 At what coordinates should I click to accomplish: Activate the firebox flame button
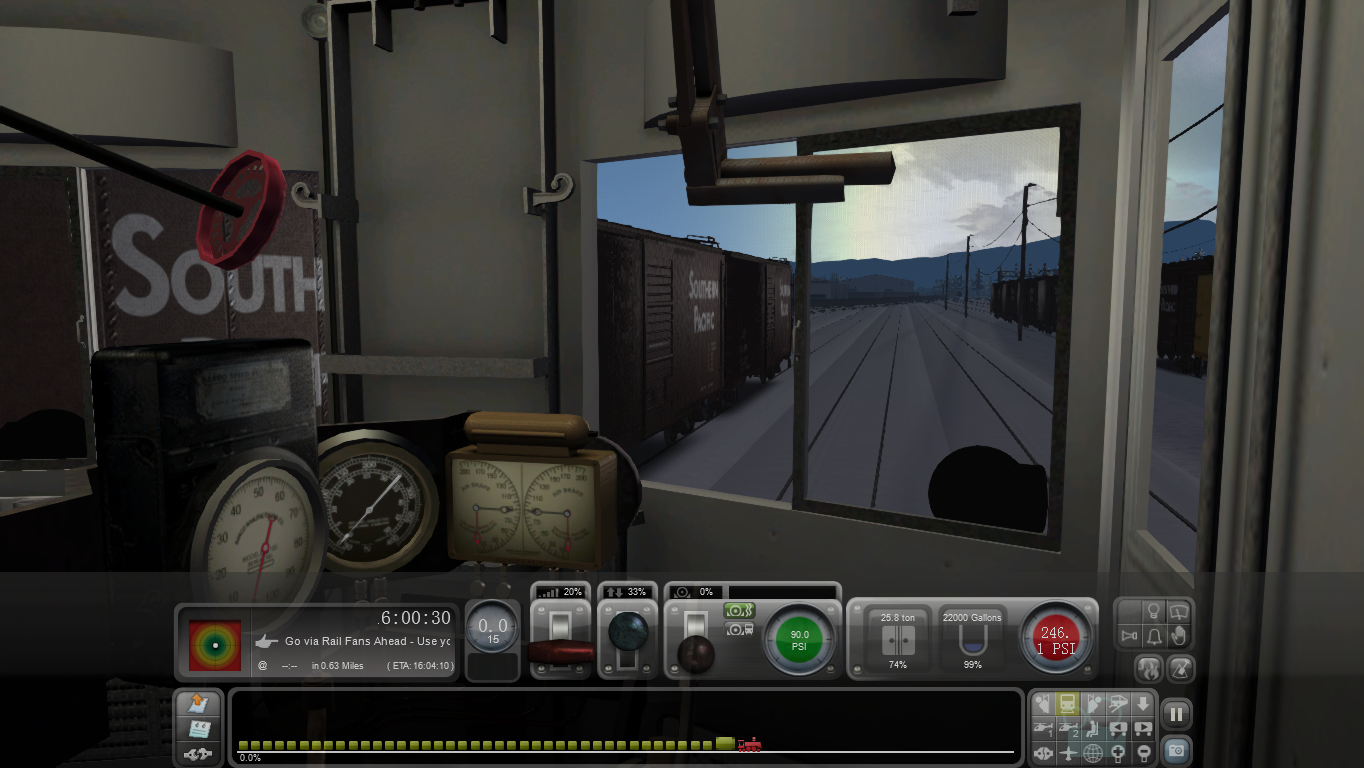(1149, 668)
